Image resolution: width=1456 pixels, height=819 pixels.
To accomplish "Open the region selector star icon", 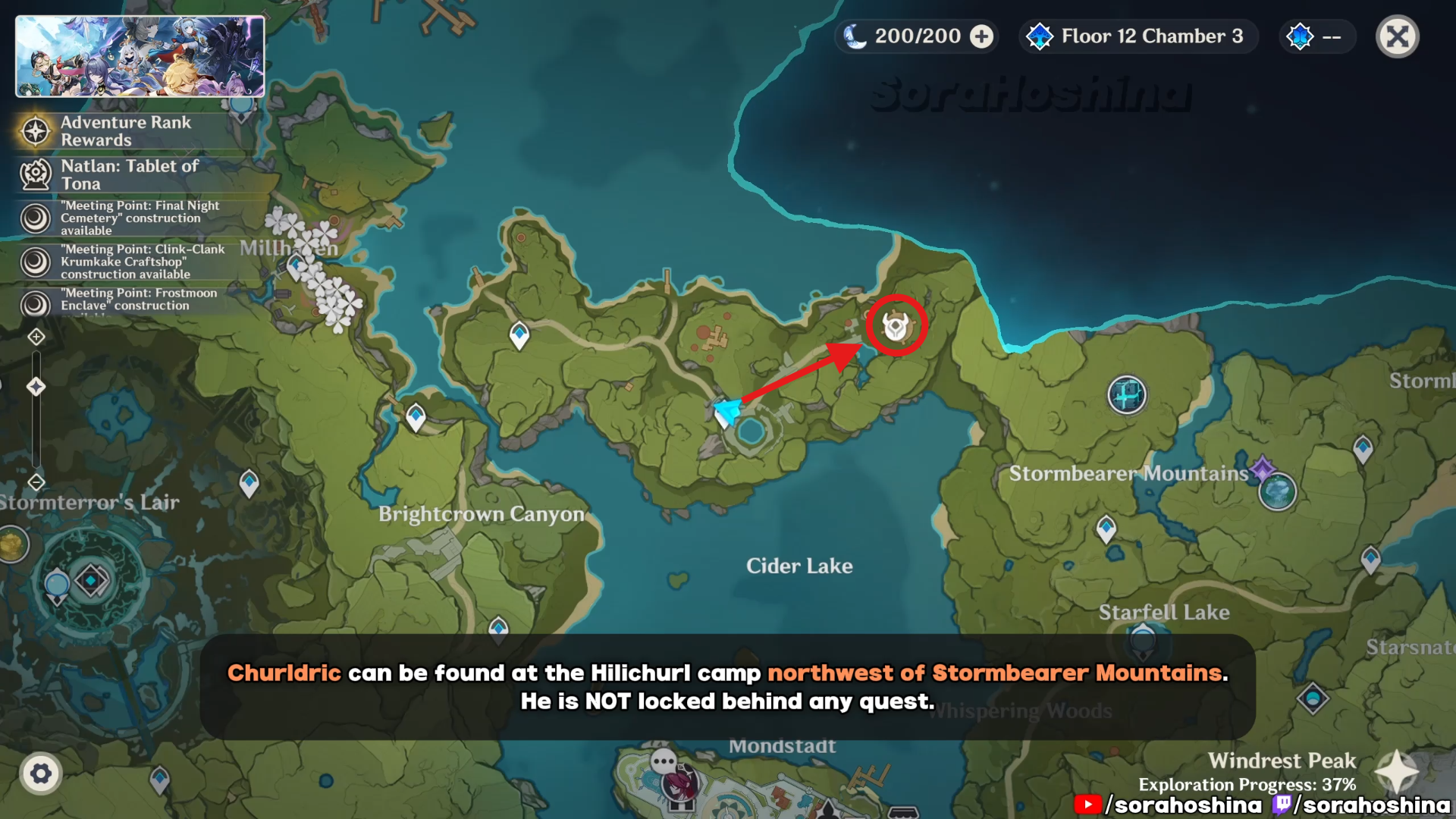I will tap(1397, 772).
